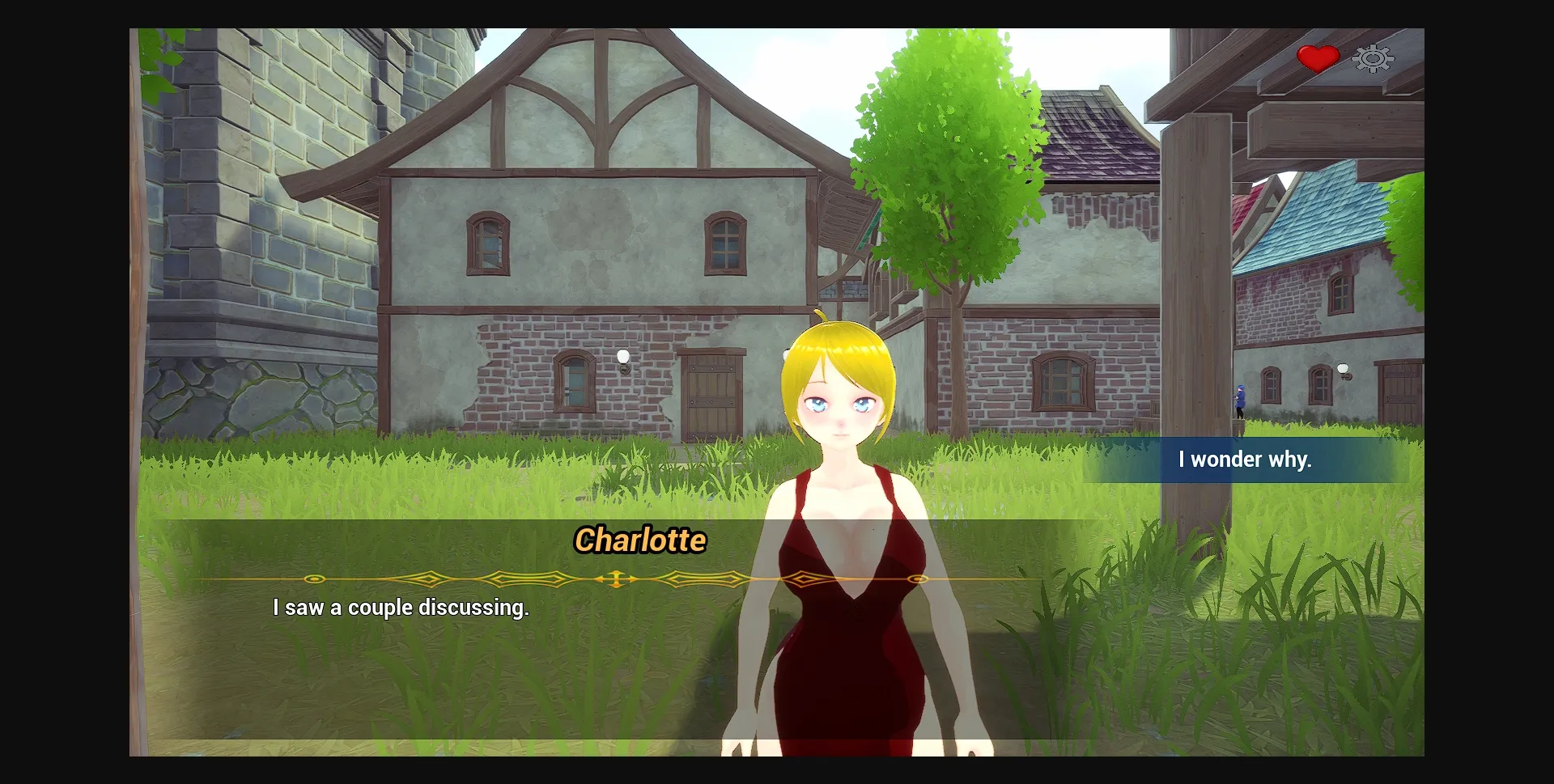
Task: Select the dialogue choice 'I wonder why.'
Action: [x=1245, y=460]
